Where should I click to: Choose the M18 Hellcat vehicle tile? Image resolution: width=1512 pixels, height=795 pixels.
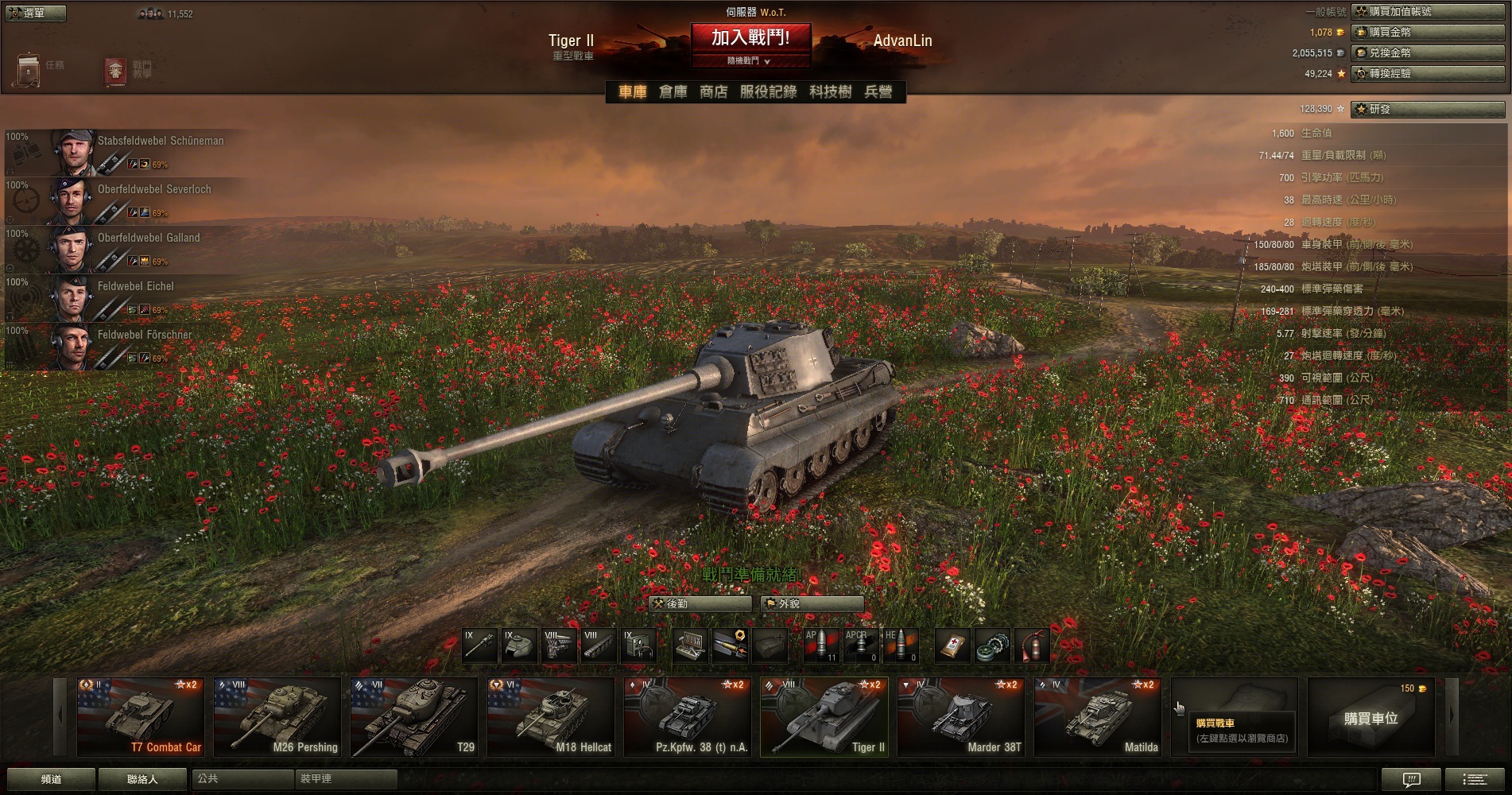click(550, 717)
